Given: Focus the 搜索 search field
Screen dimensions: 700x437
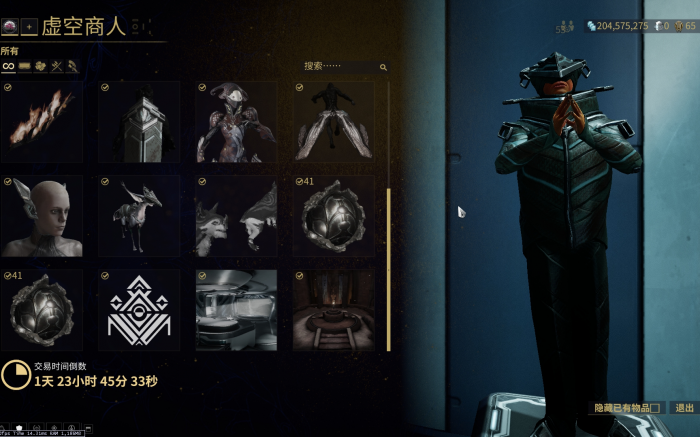Looking at the screenshot, I should (340, 67).
